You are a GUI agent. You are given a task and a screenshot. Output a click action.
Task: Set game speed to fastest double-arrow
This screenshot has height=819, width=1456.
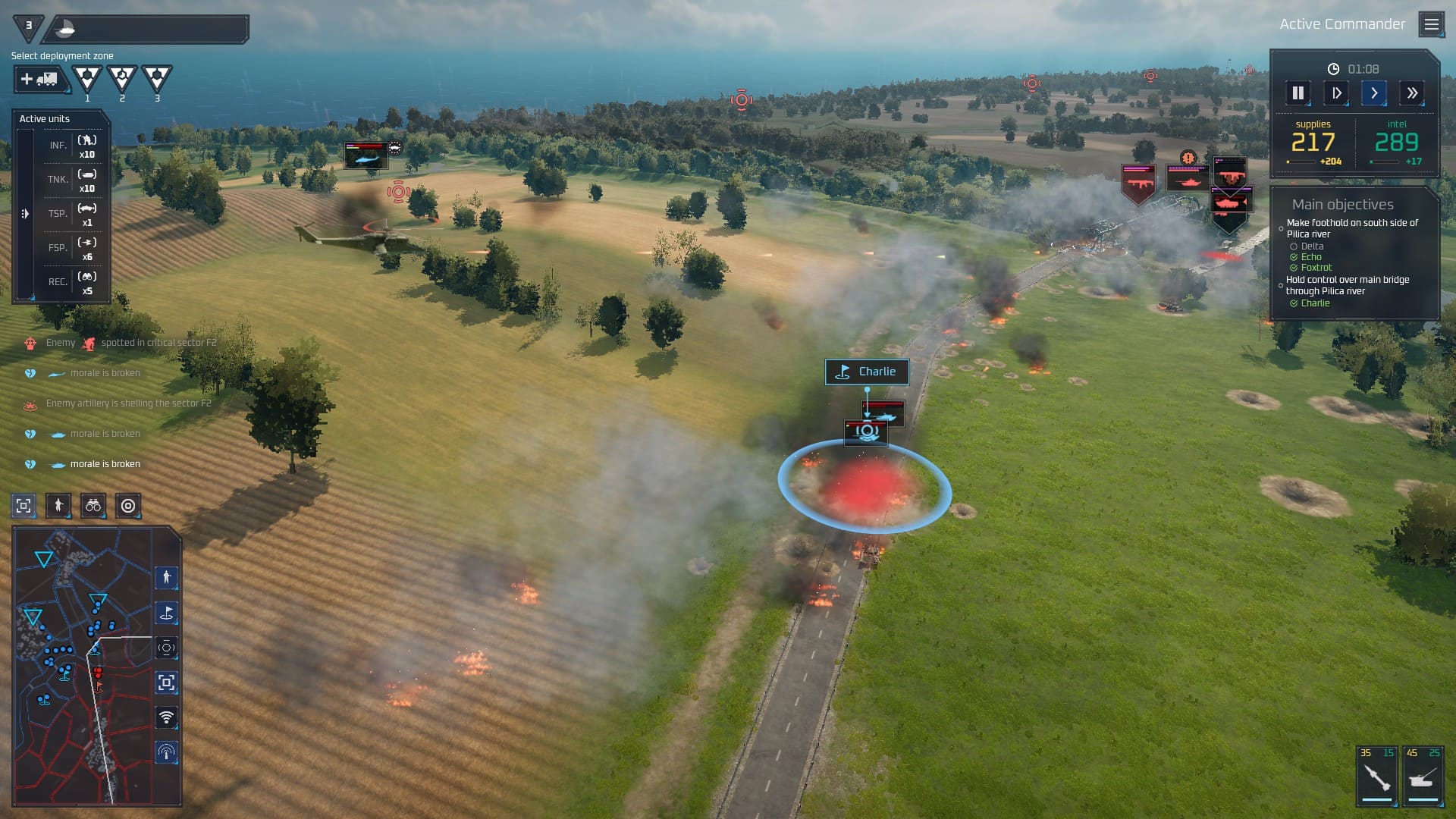pyautogui.click(x=1412, y=93)
